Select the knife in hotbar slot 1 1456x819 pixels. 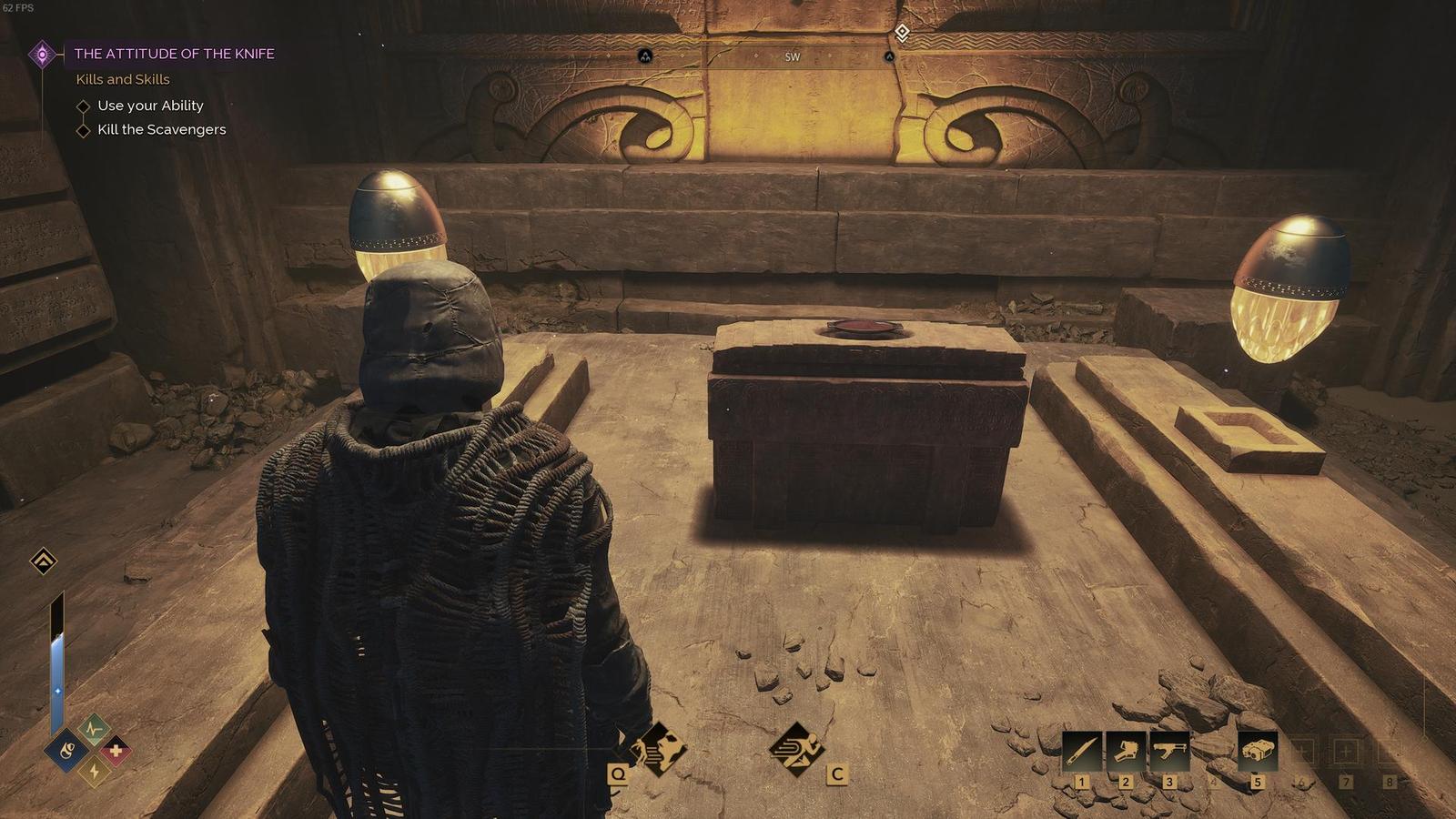click(x=1082, y=751)
